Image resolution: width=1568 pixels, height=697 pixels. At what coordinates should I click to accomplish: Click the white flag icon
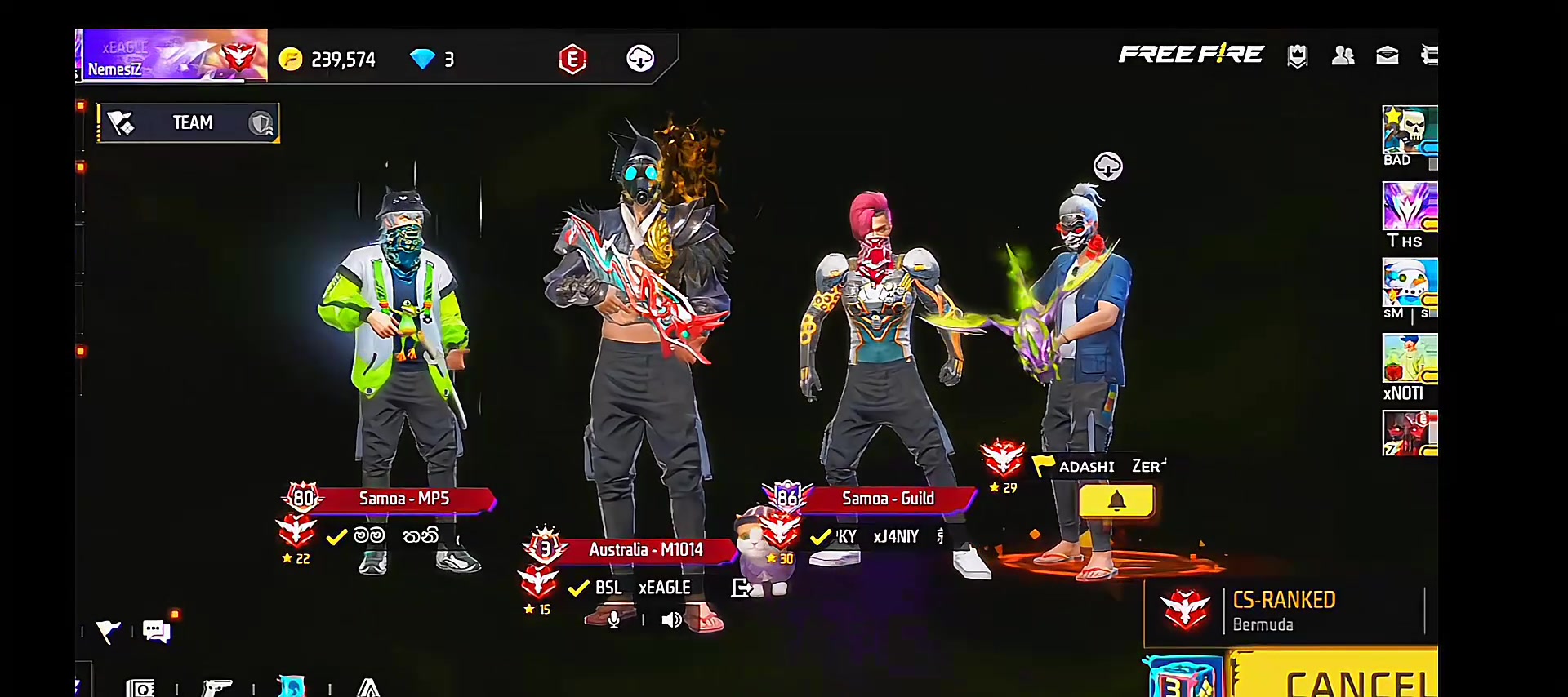(x=108, y=631)
